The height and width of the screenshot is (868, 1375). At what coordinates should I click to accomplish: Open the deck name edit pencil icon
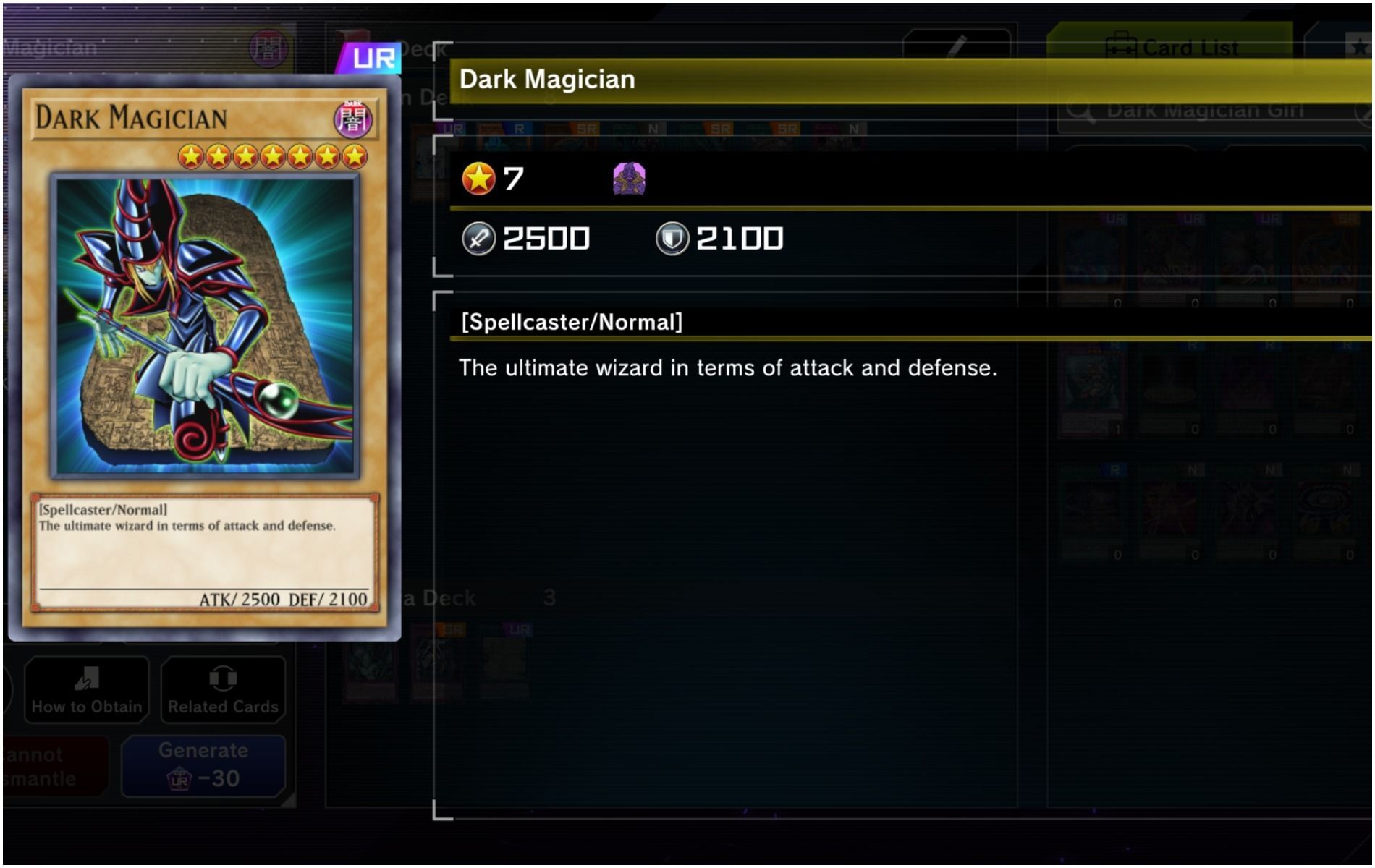coord(957,44)
